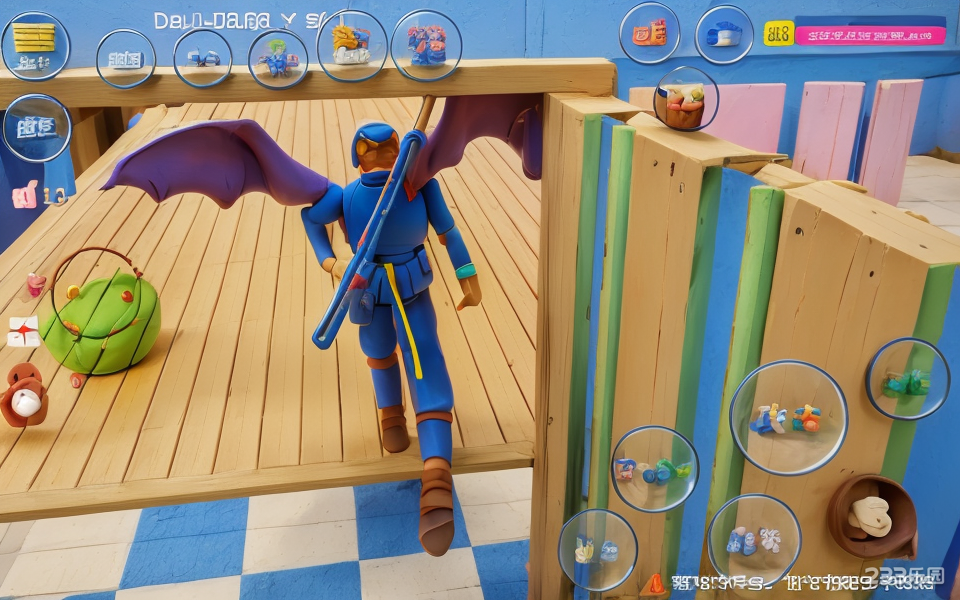Tap the yellow and blue item bubble

click(597, 549)
